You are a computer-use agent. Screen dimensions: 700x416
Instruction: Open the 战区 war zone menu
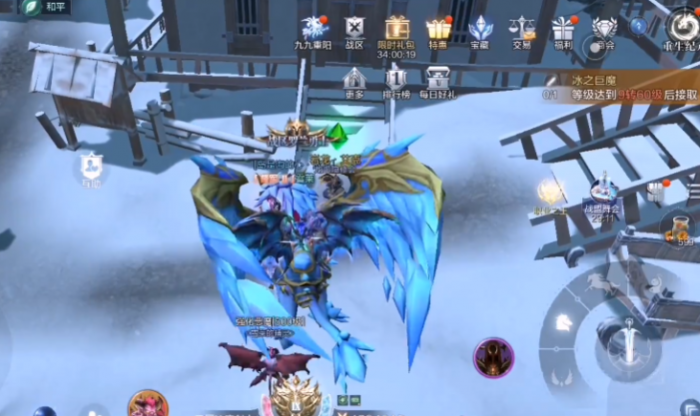point(354,29)
